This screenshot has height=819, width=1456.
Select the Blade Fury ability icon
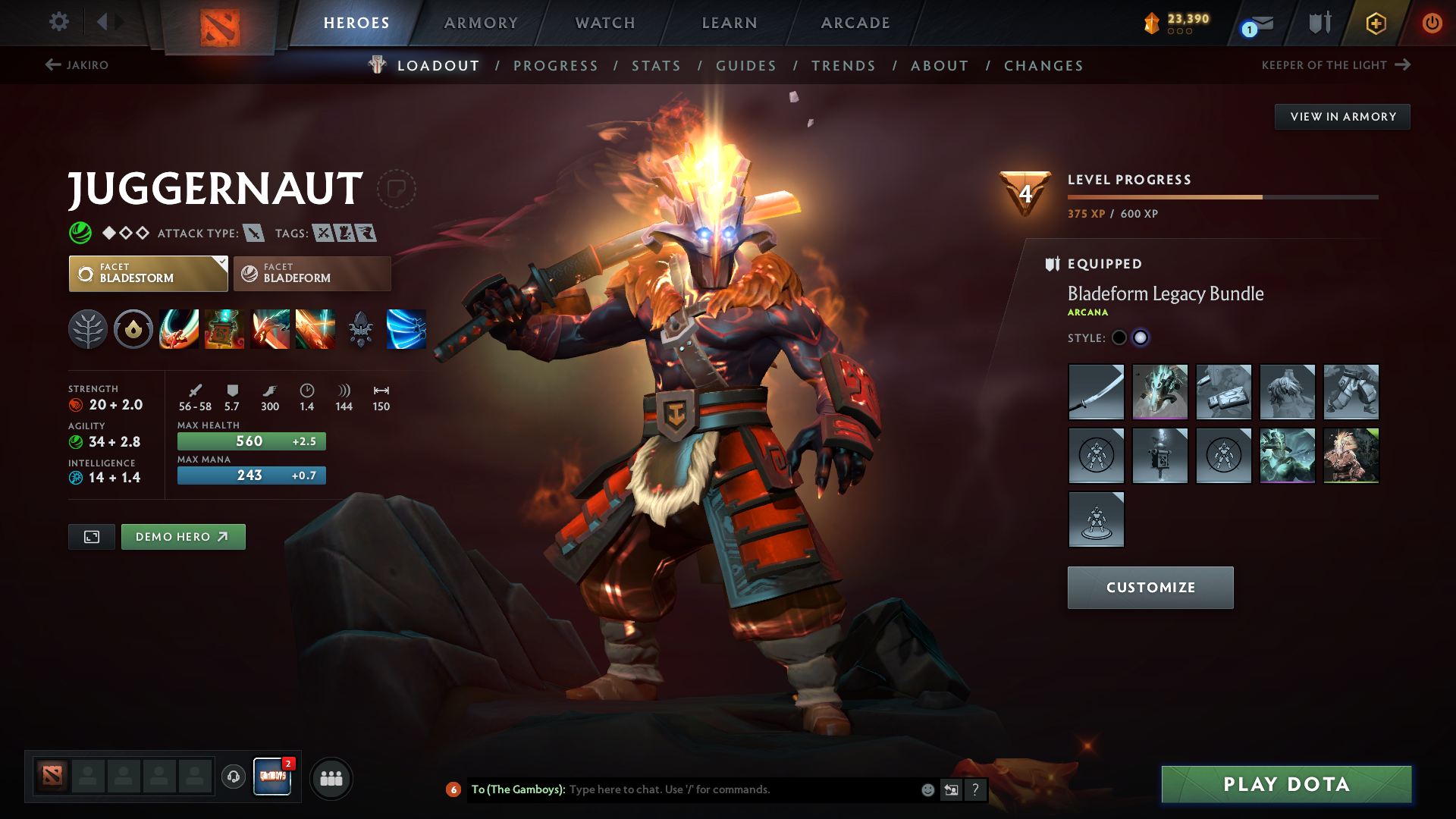(x=179, y=329)
